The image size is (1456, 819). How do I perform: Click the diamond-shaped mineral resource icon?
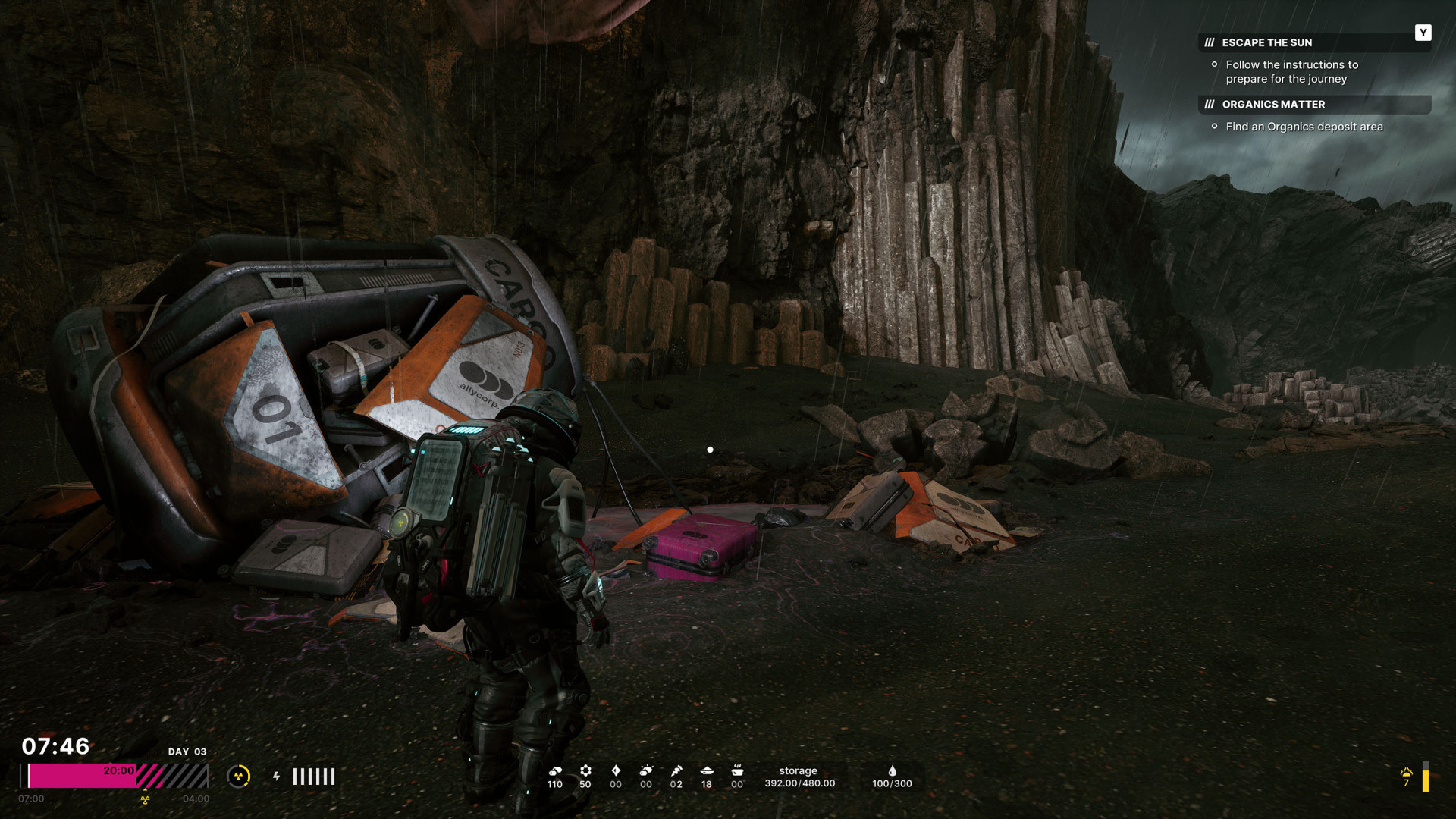(616, 770)
